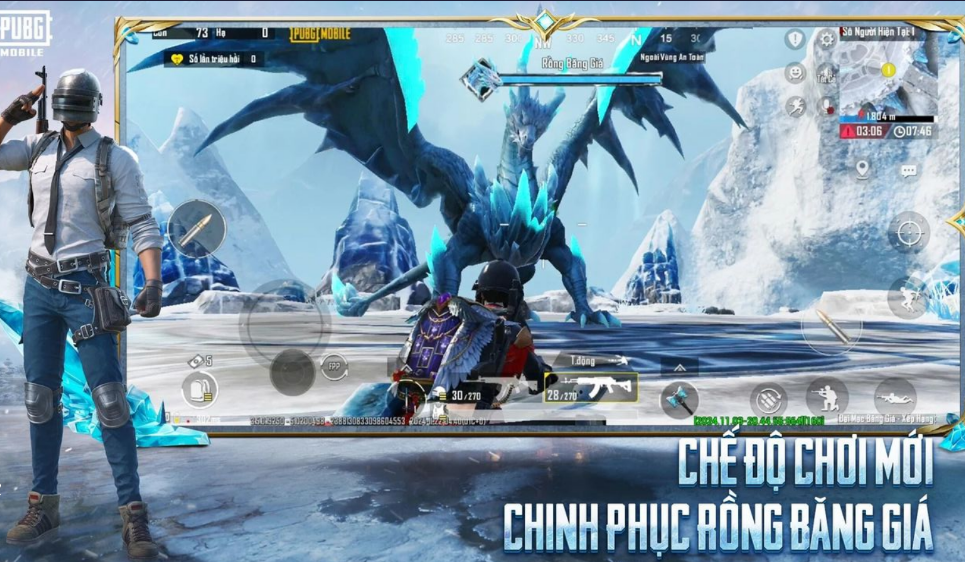This screenshot has width=965, height=562.
Task: Switch view with the FPP toggle
Action: 336,367
